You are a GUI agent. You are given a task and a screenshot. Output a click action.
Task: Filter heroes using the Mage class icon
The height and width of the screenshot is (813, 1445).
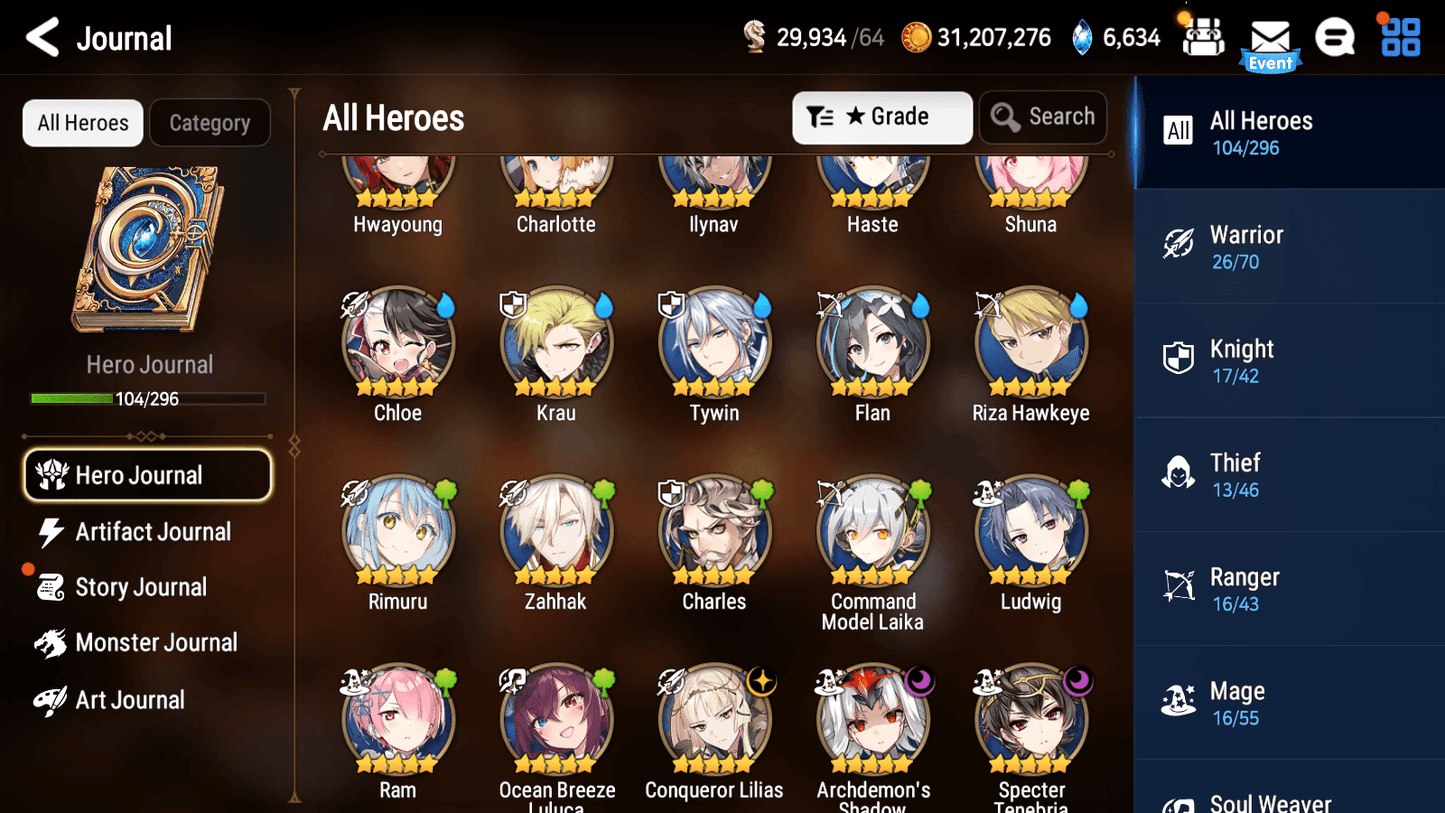point(1179,701)
